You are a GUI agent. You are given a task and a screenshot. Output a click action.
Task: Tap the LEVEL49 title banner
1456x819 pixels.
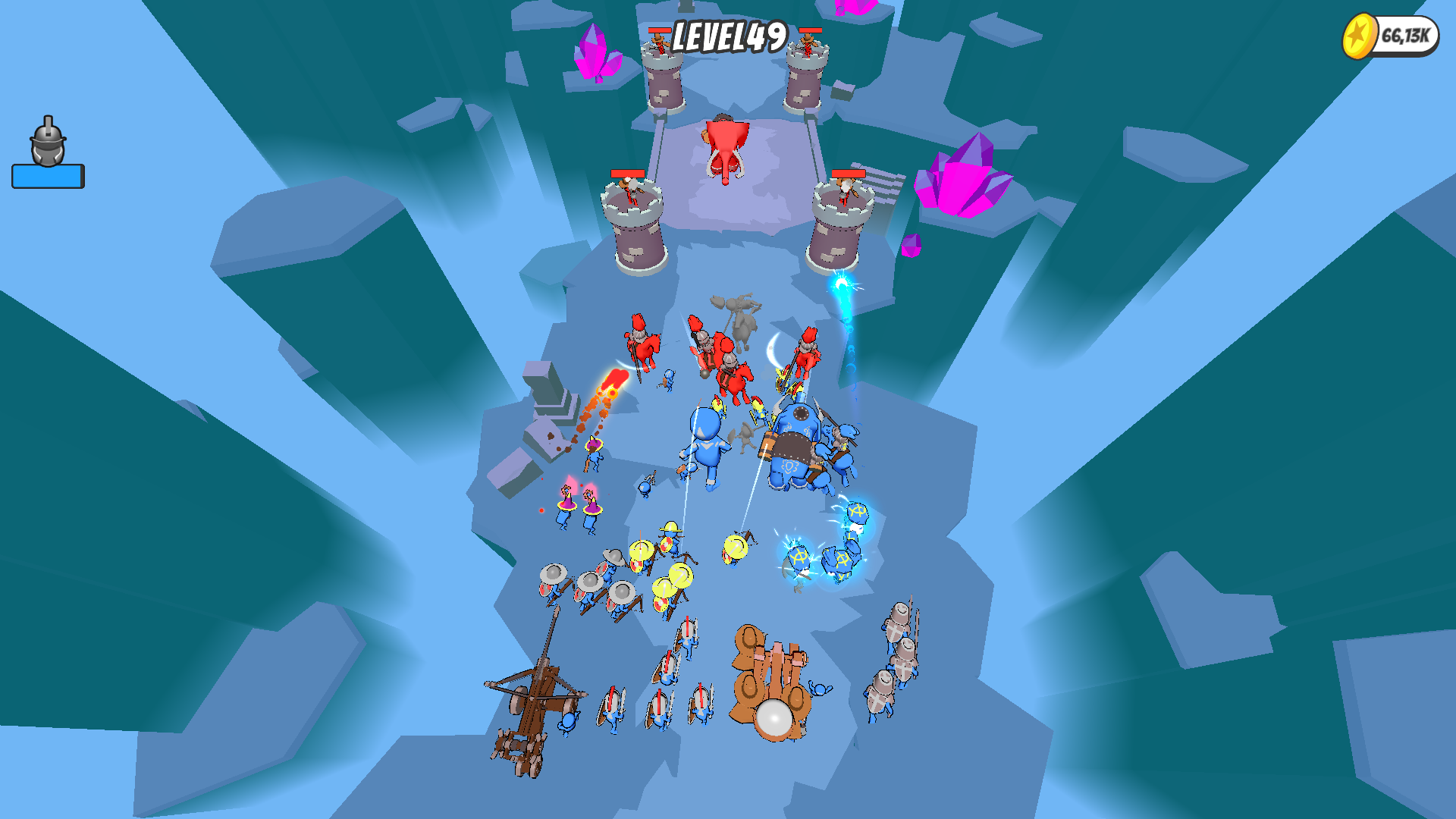[x=730, y=36]
